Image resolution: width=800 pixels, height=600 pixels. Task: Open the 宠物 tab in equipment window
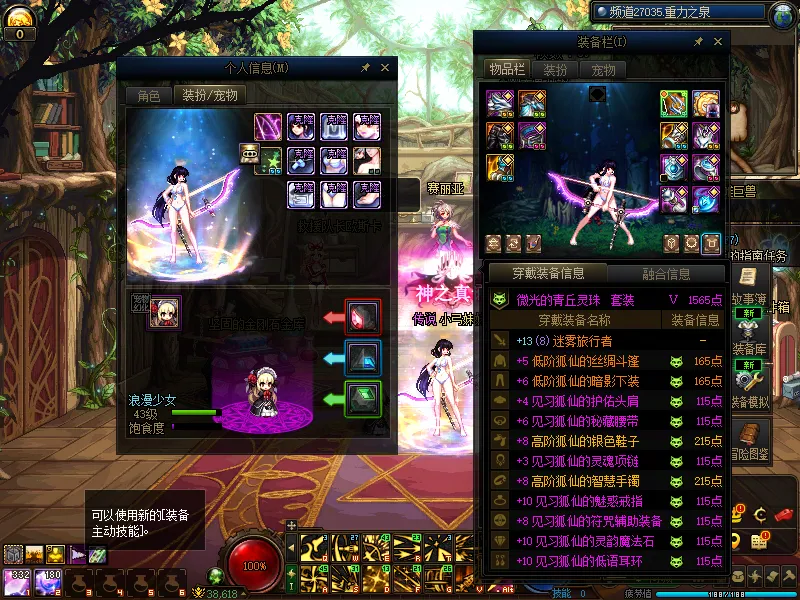603,70
